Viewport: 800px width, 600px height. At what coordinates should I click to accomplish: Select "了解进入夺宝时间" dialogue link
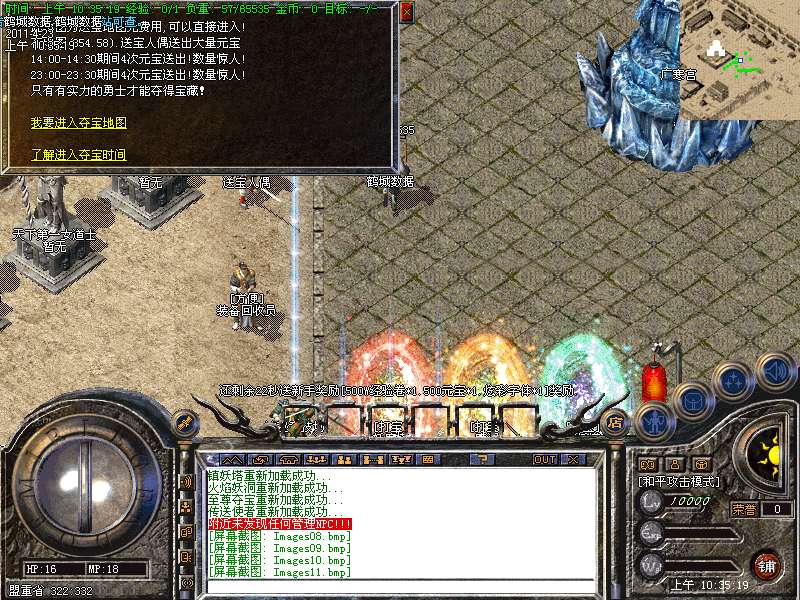pos(79,155)
